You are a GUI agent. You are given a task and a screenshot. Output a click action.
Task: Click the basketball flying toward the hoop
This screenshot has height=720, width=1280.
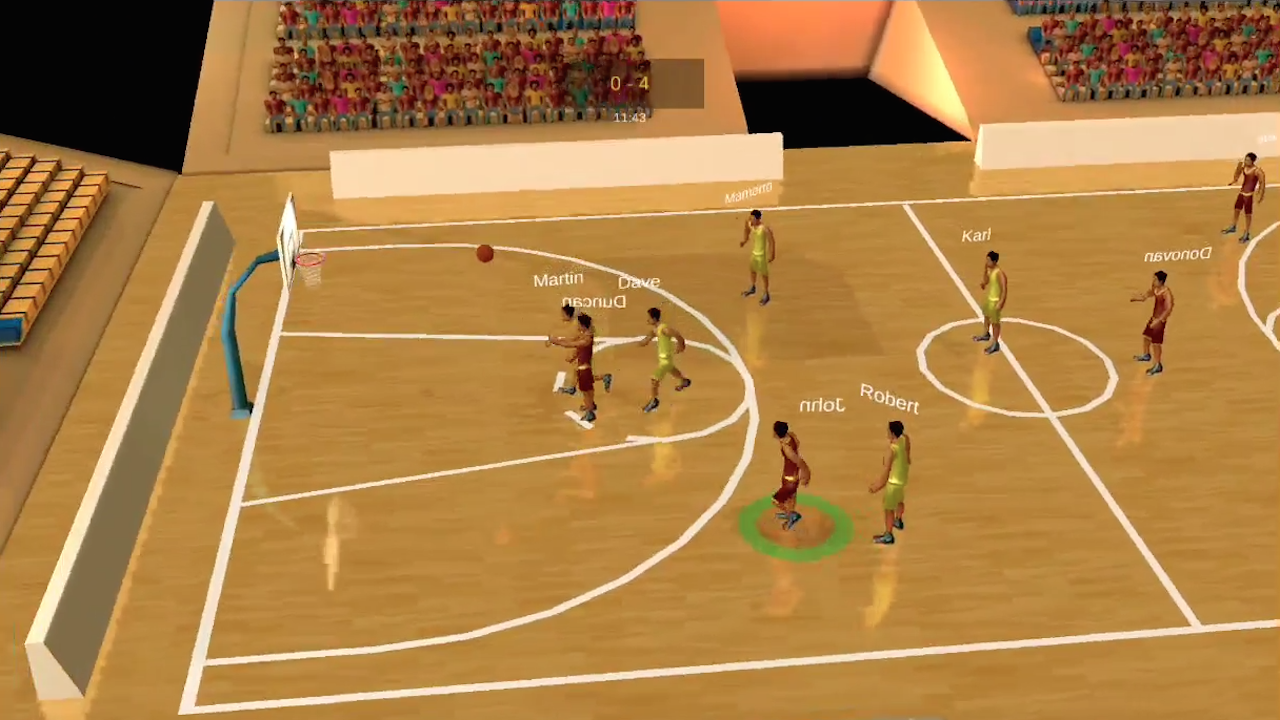[x=485, y=255]
